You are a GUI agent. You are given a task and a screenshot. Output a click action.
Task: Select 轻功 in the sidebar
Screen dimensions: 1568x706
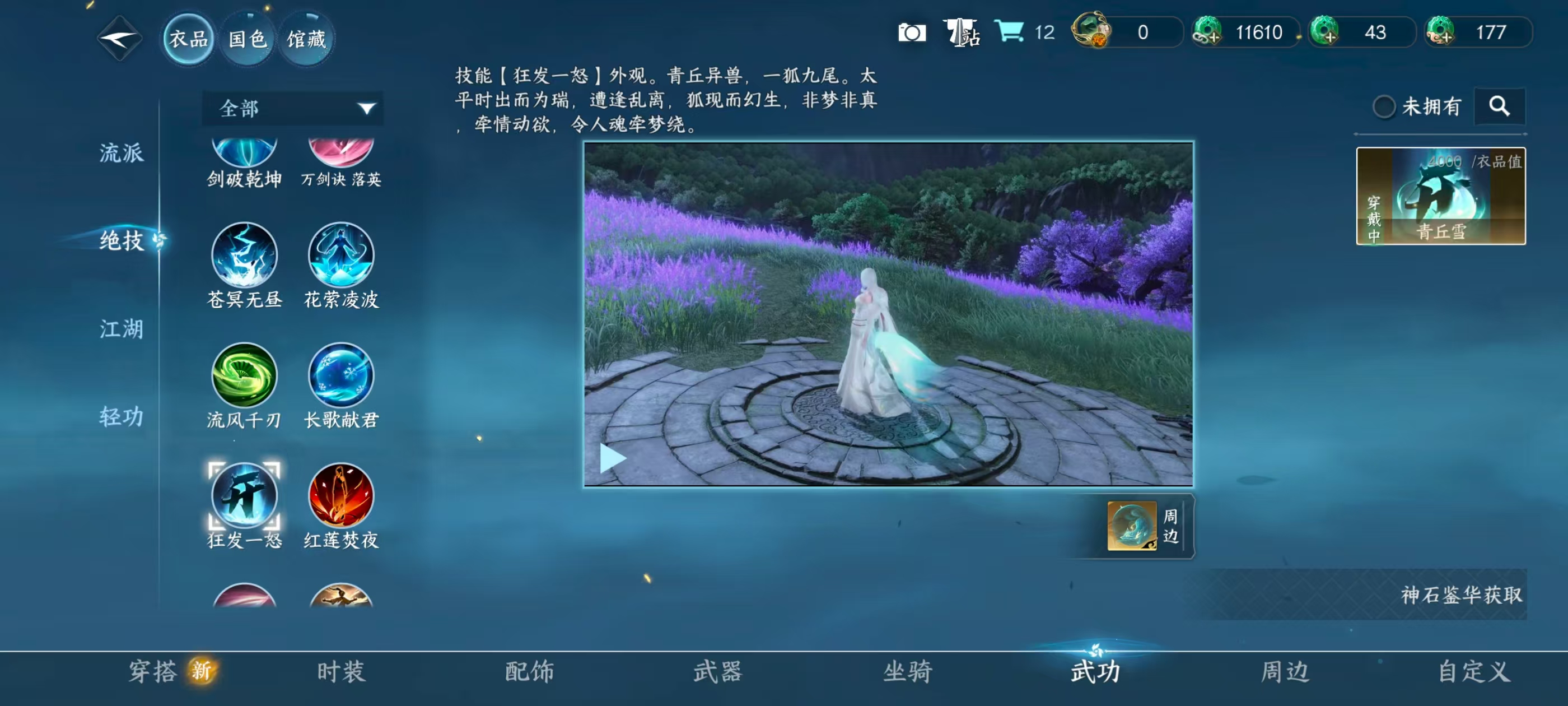pos(121,418)
